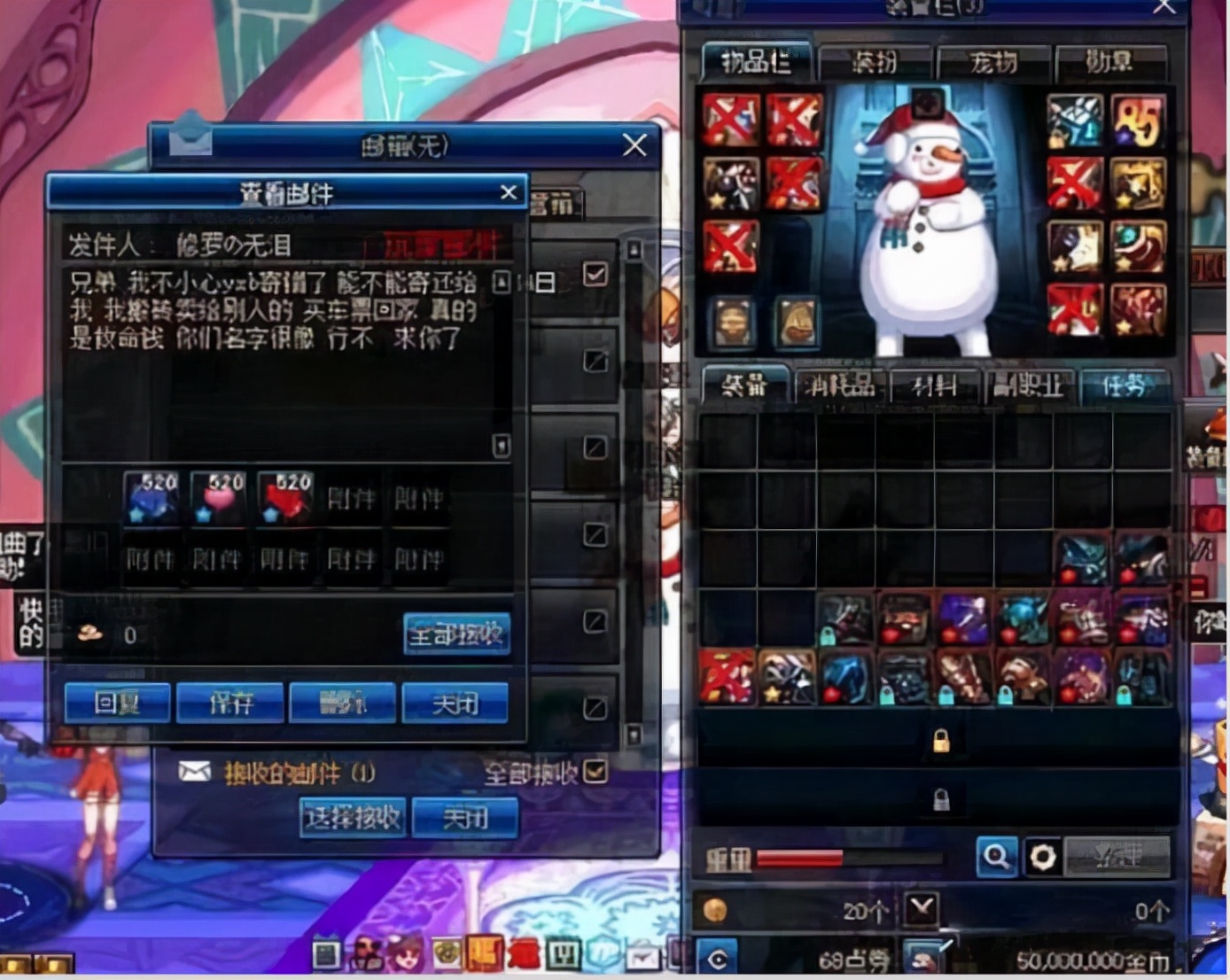The height and width of the screenshot is (980, 1230).
Task: Tick the checkbox on the first mail row
Action: point(596,274)
